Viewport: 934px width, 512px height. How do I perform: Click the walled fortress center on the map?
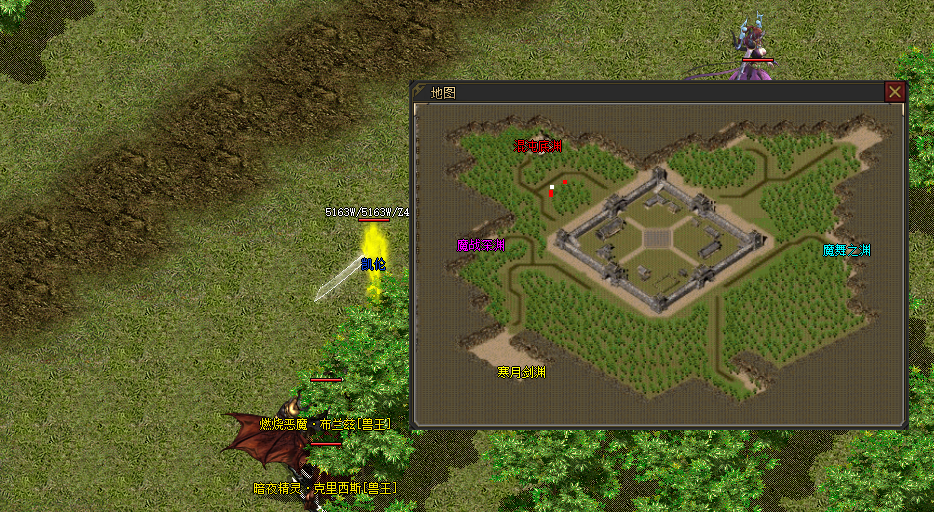tap(656, 238)
